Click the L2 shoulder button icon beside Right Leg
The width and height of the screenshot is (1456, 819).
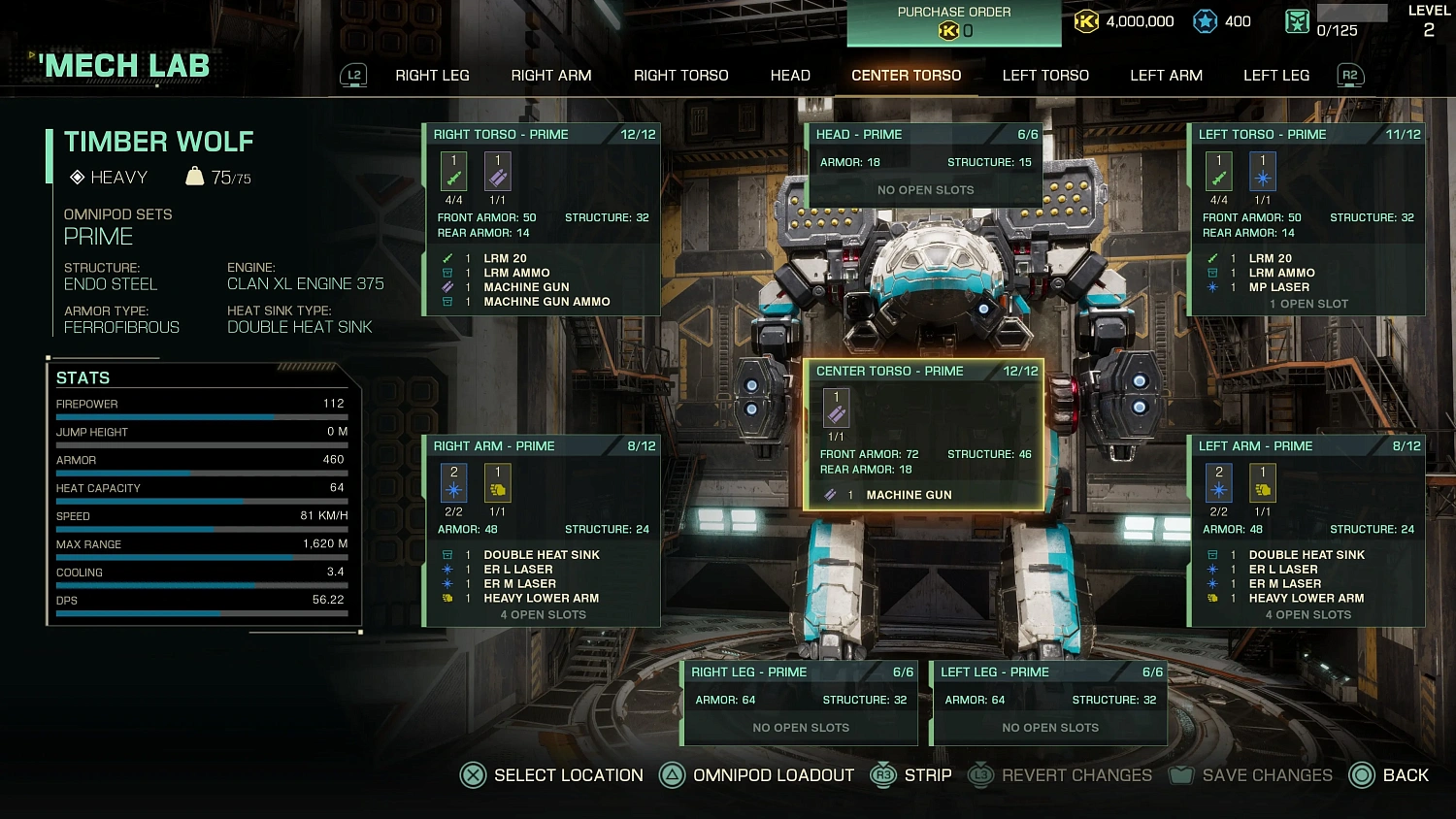[353, 75]
